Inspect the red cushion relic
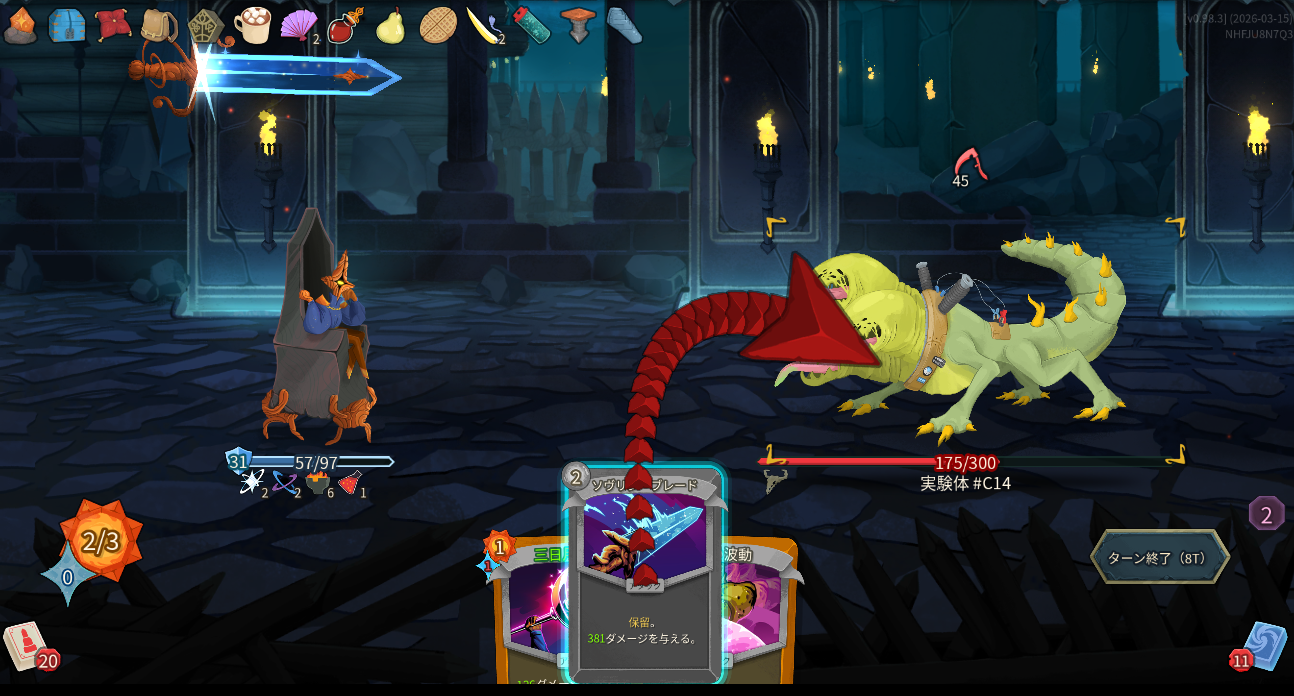Viewport: 1294px width, 696px height. pos(113,25)
